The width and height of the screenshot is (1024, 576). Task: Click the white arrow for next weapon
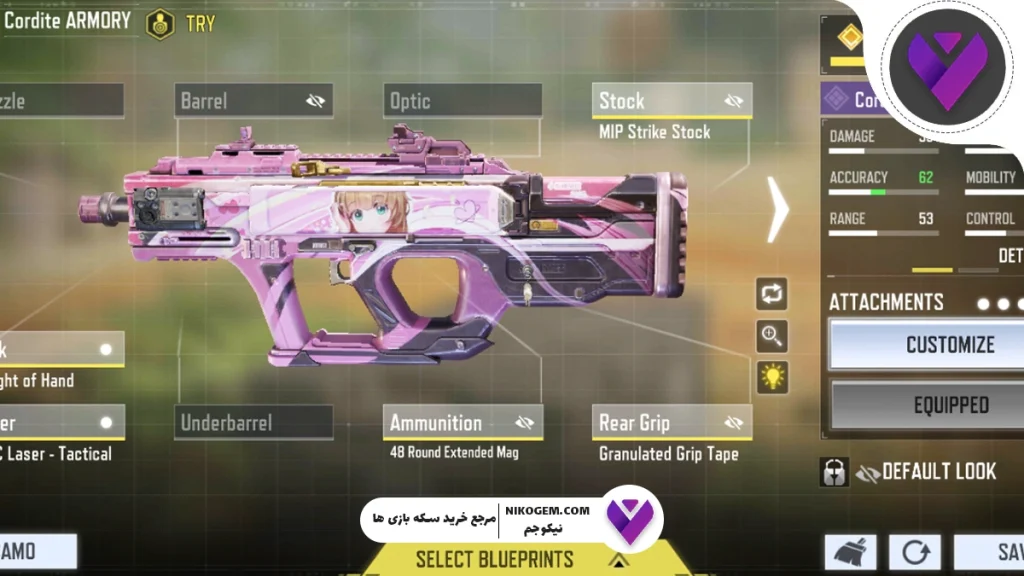(778, 209)
